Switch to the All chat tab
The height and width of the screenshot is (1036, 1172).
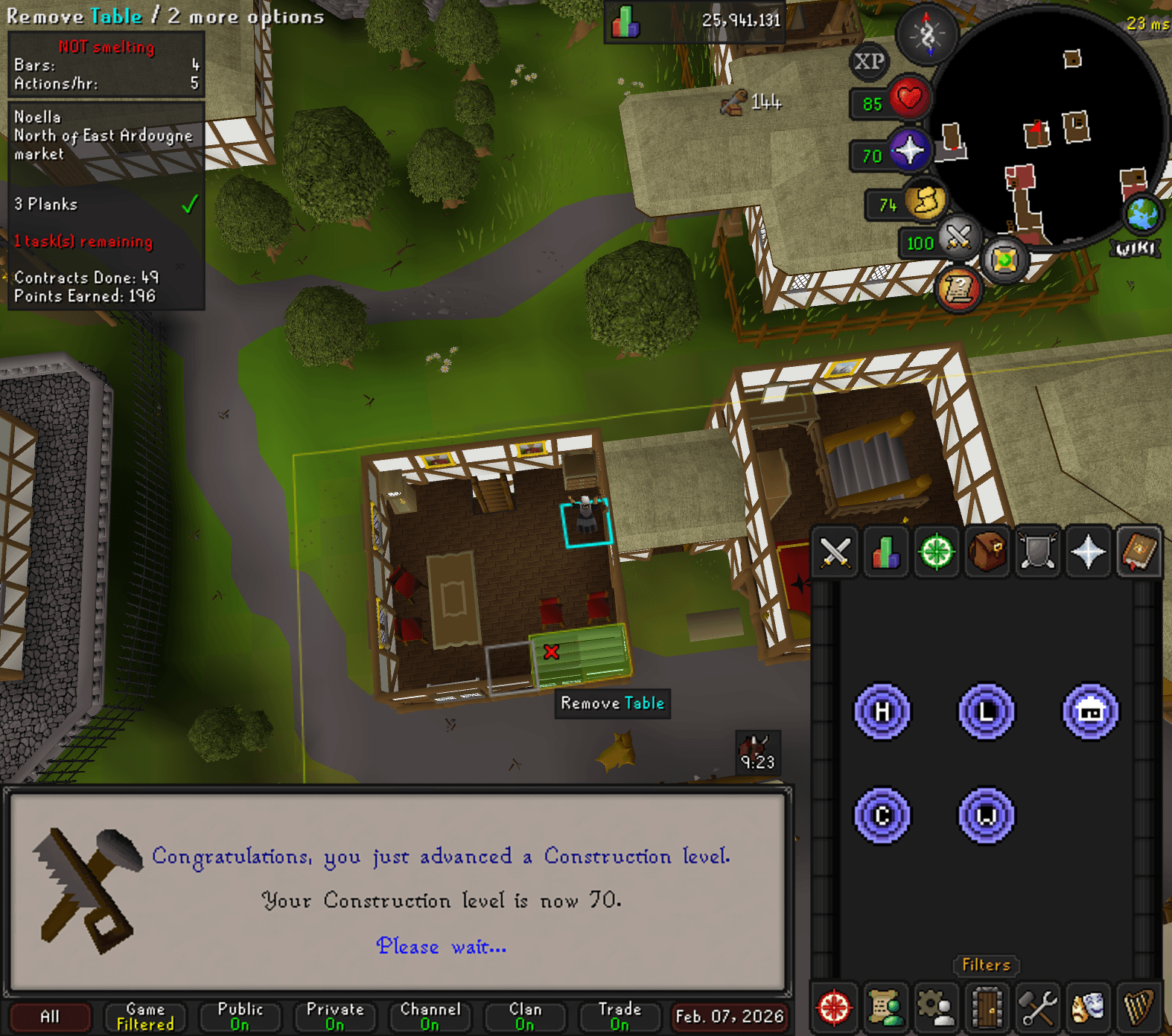tap(51, 1017)
